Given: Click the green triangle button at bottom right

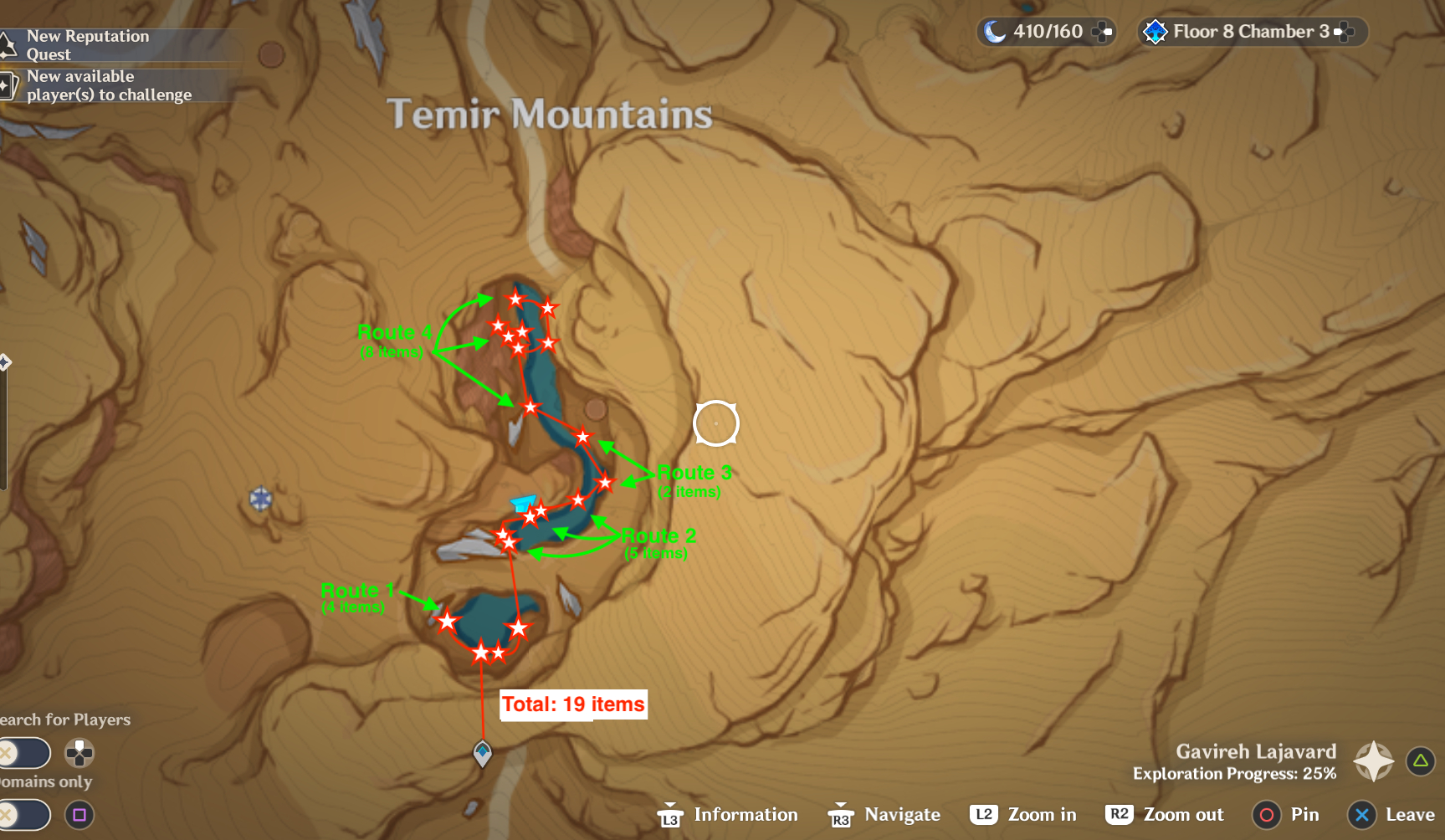Looking at the screenshot, I should (x=1419, y=761).
